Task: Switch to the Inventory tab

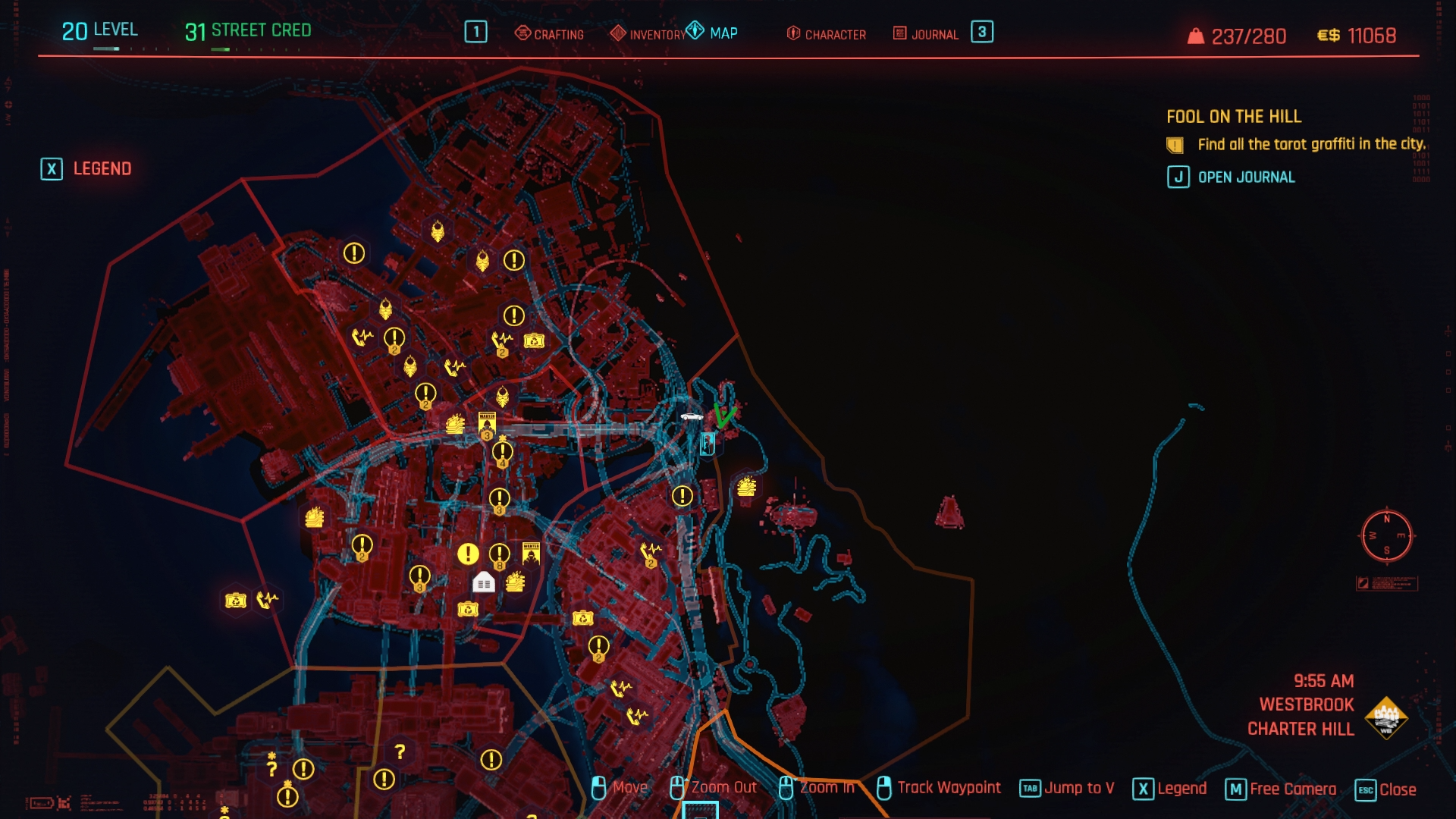Action: (x=648, y=34)
